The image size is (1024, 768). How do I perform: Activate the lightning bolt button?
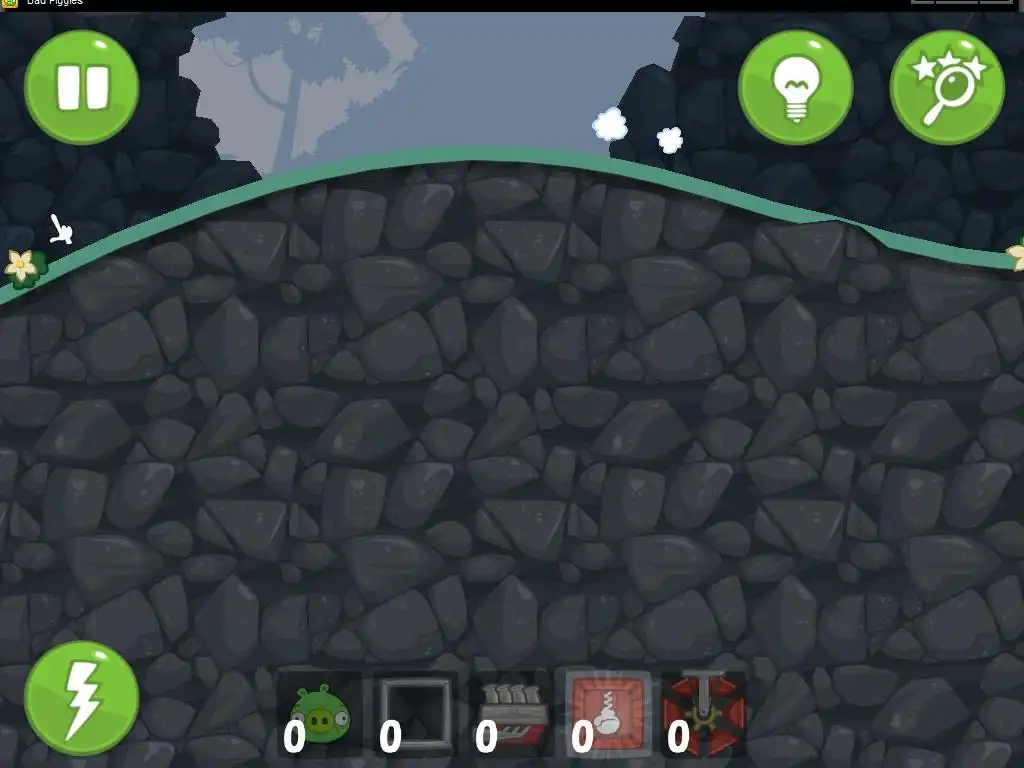[81, 697]
